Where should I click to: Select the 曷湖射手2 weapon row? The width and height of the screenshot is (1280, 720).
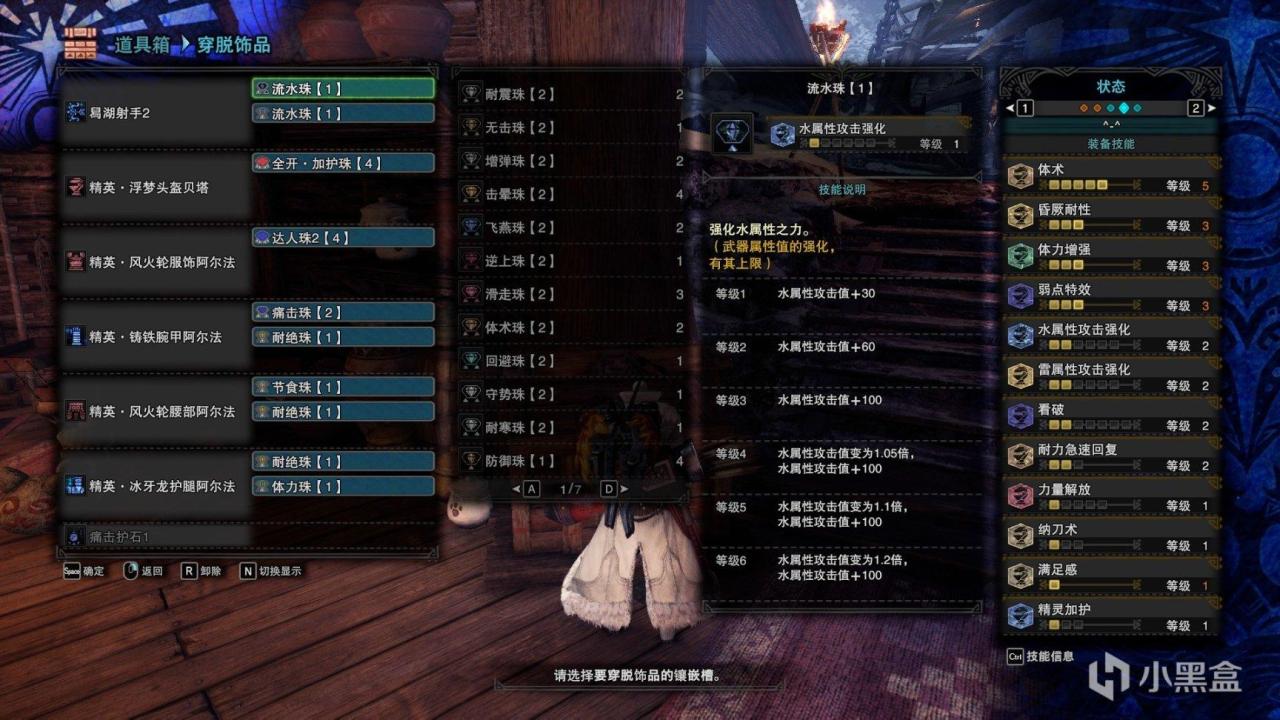coord(155,113)
